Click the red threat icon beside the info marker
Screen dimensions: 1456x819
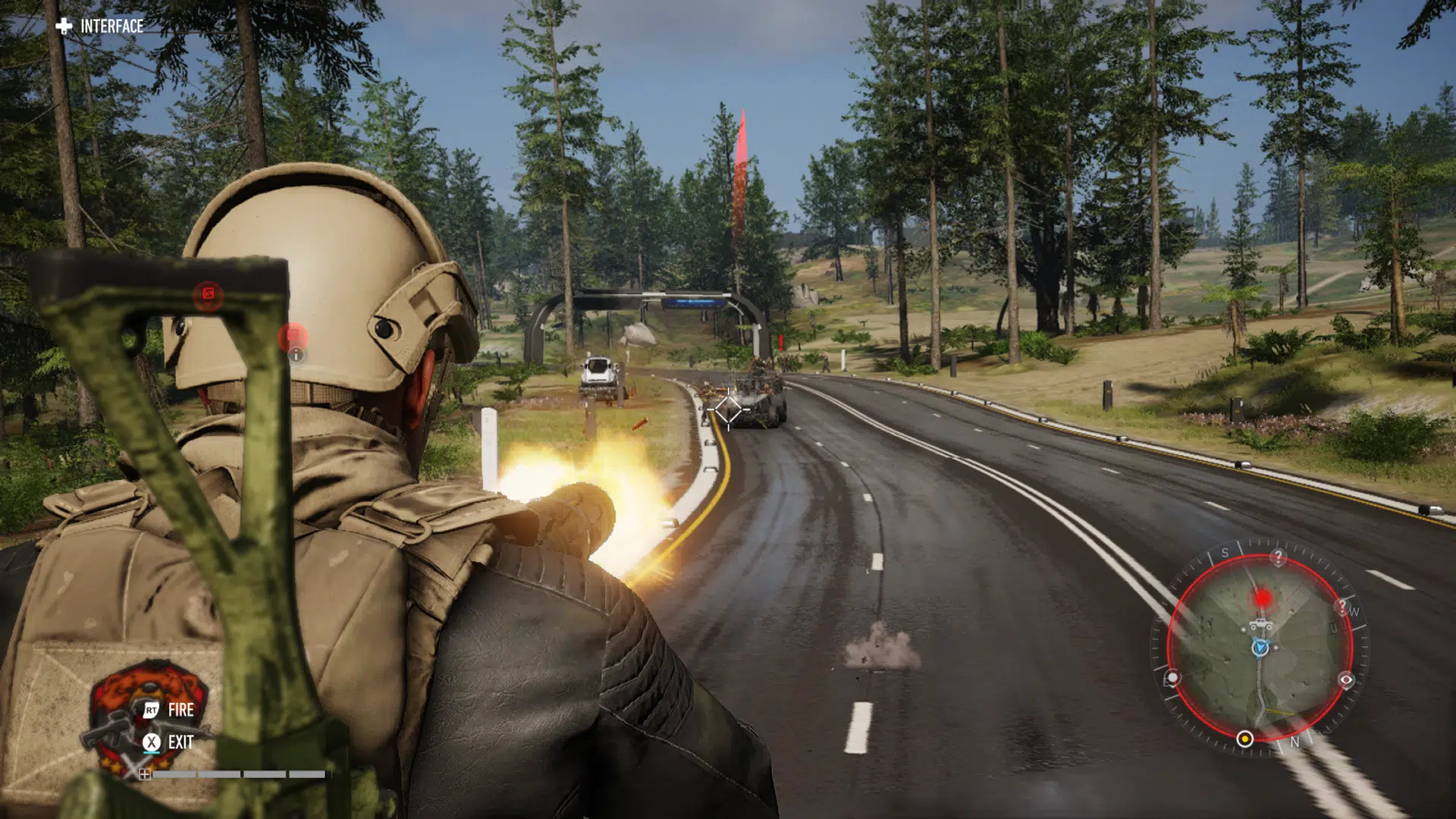[x=293, y=334]
